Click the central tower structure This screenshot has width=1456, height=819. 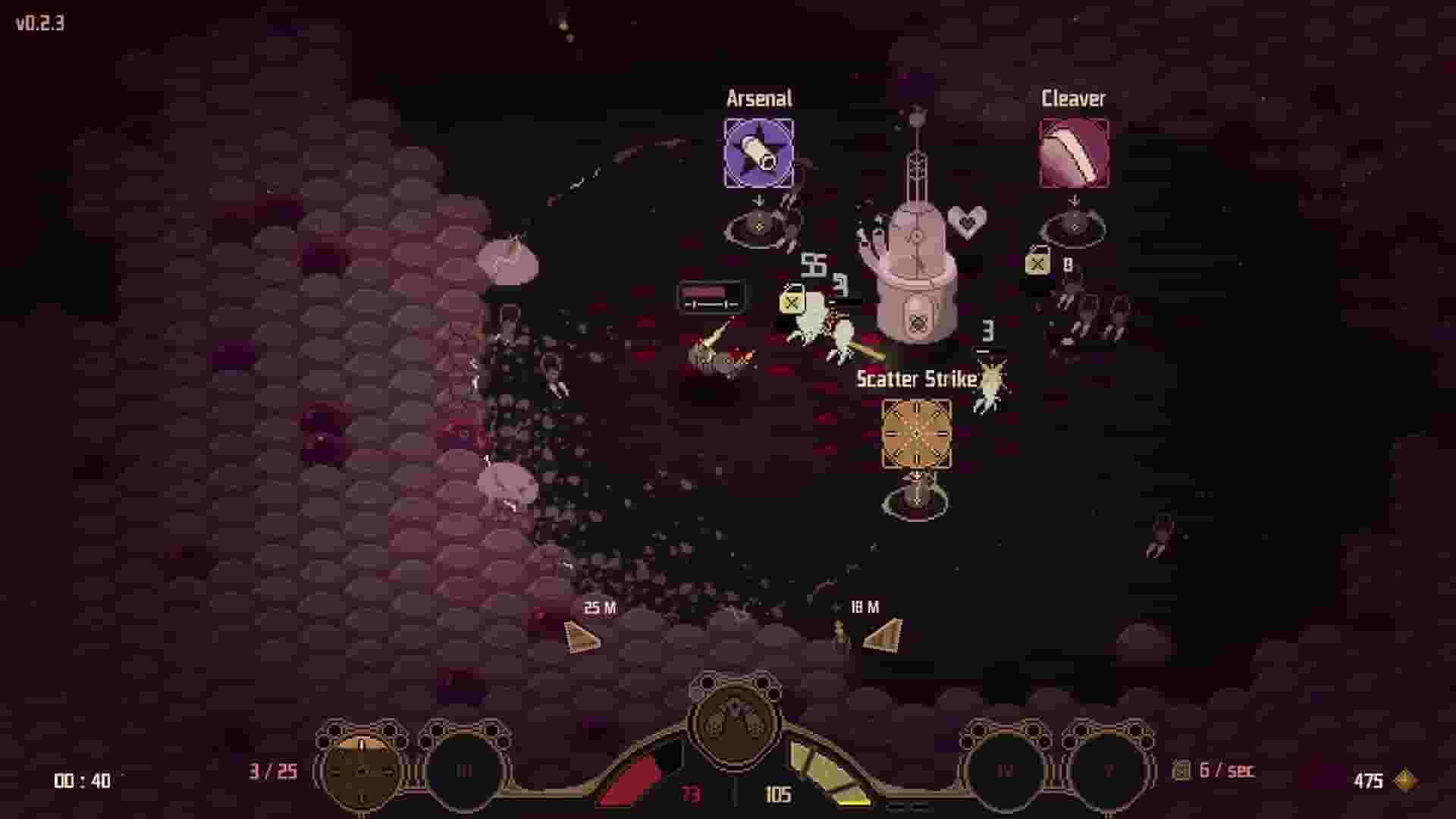(x=918, y=281)
